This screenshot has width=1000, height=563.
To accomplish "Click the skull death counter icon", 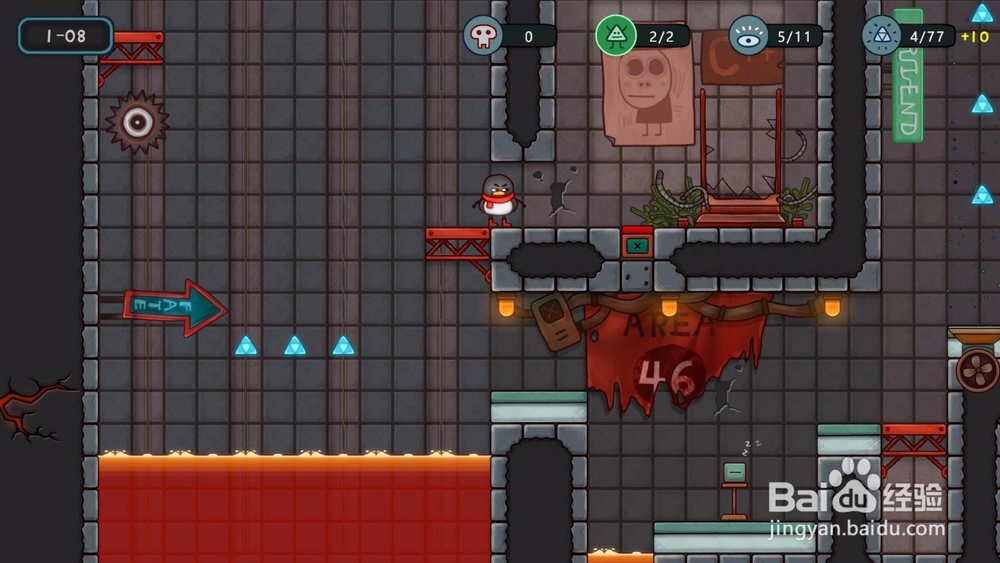I will 483,36.
